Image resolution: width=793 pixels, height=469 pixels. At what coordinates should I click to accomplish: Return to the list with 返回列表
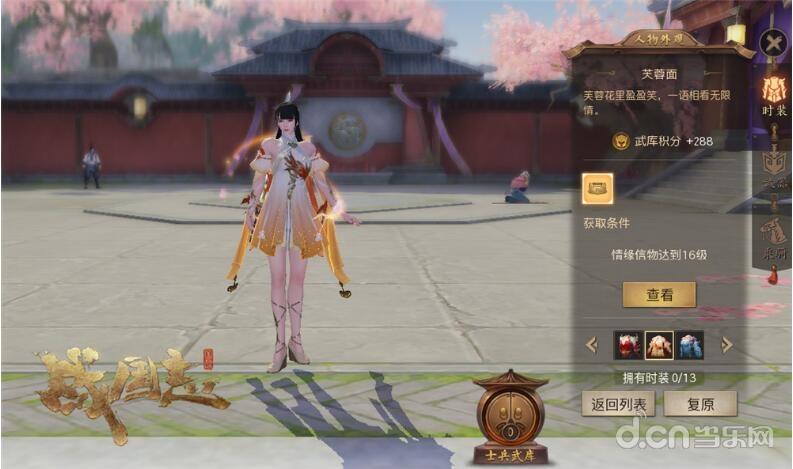618,403
